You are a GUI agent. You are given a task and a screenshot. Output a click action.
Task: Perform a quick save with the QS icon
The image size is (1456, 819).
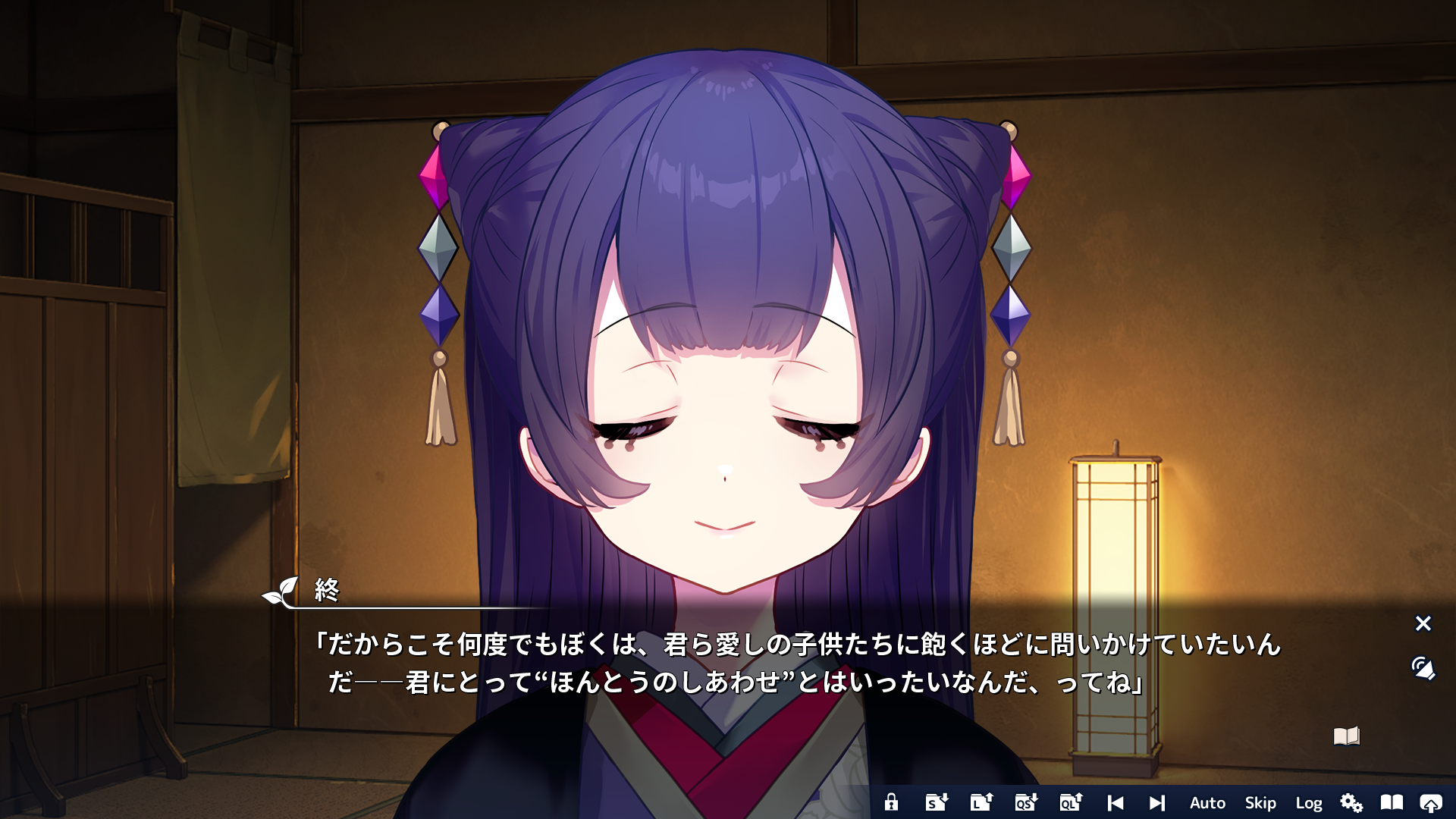click(x=1025, y=802)
